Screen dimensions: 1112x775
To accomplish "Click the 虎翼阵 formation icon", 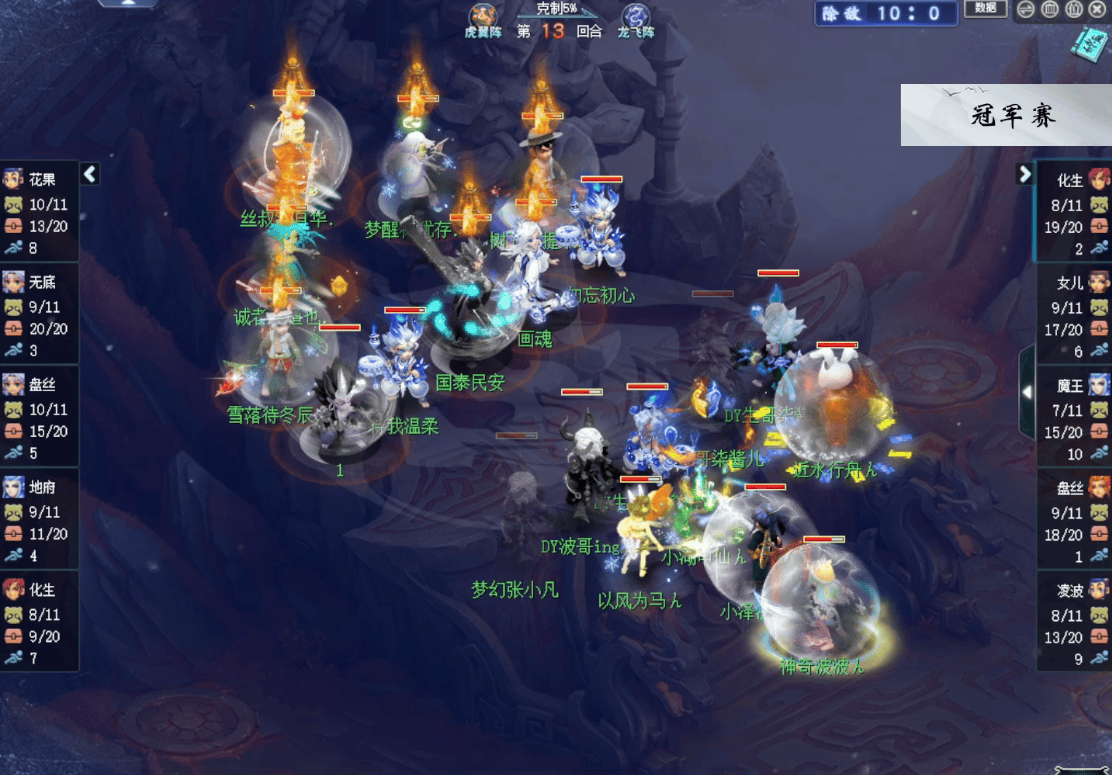I will point(485,16).
